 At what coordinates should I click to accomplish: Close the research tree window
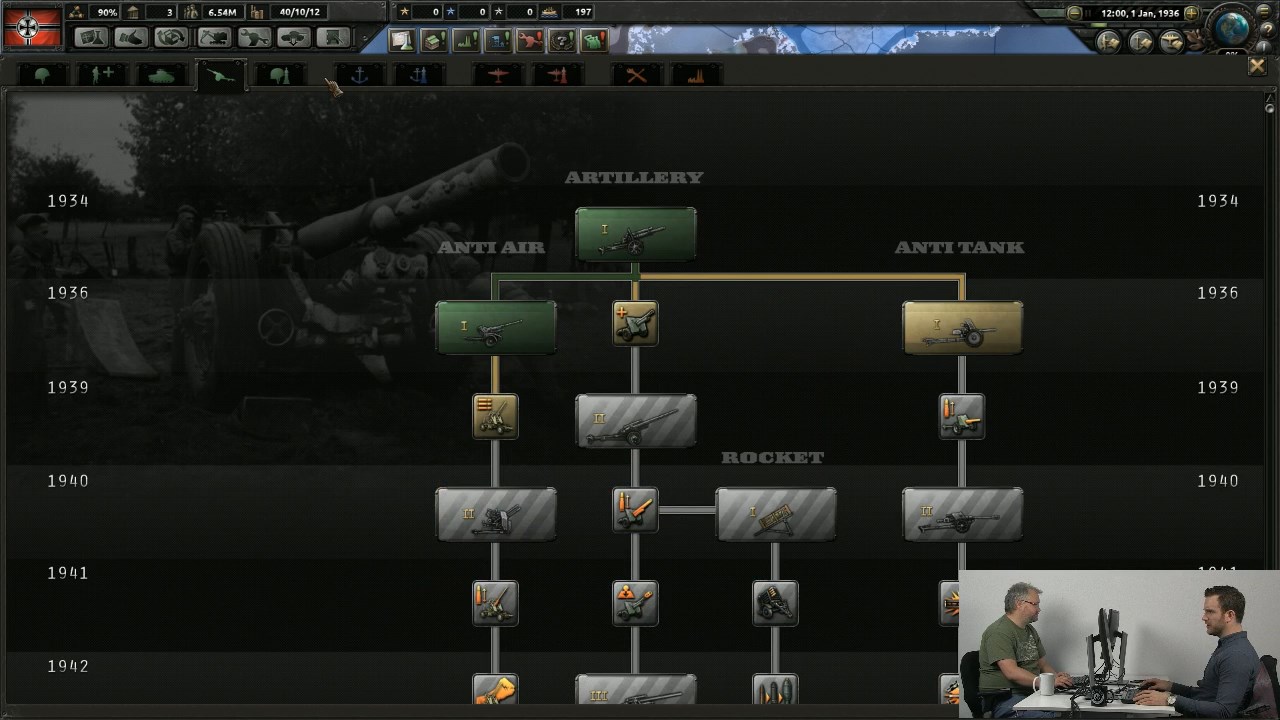(x=1257, y=65)
